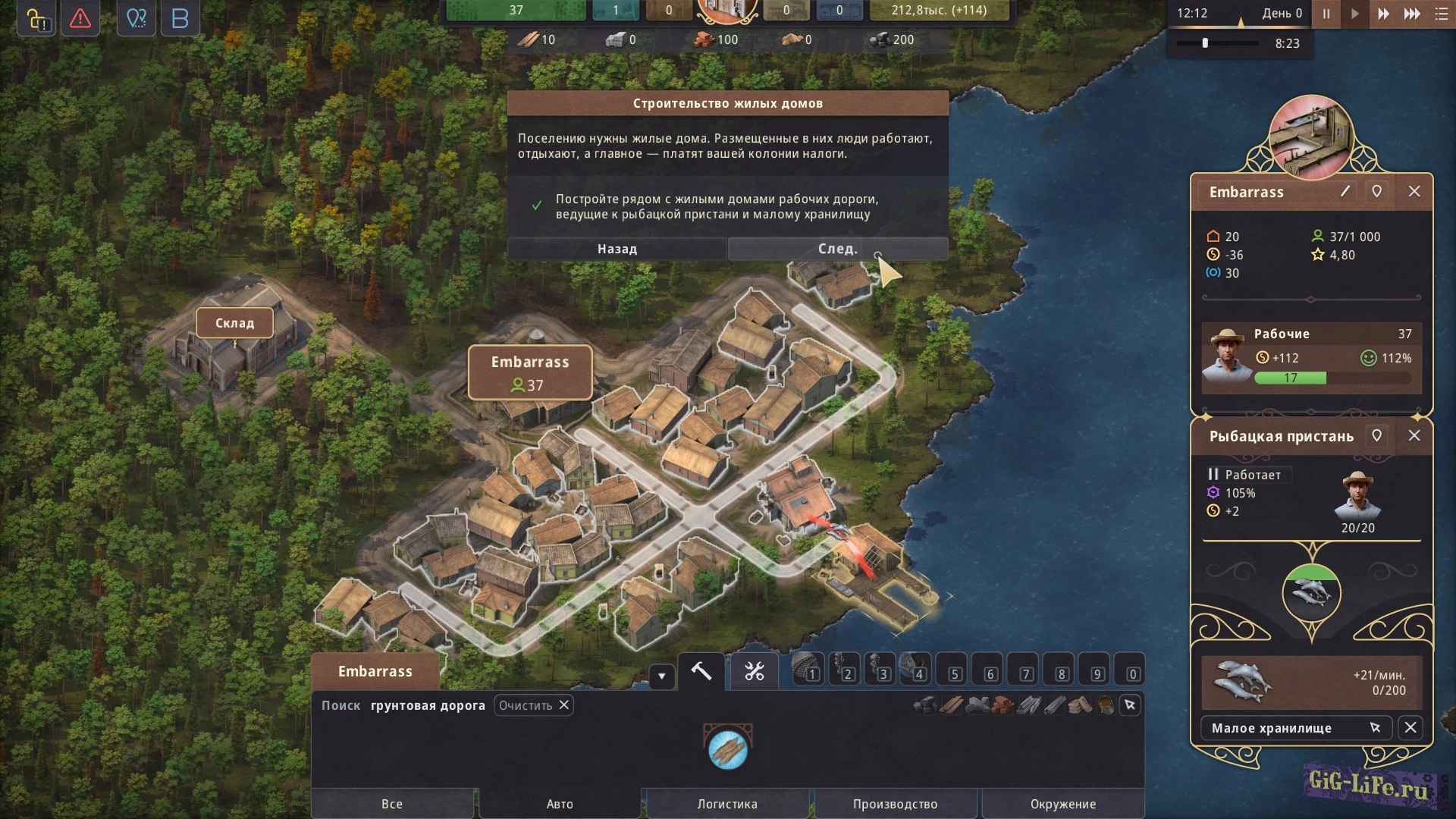
Task: Open the list menu top right
Action: click(x=1442, y=14)
